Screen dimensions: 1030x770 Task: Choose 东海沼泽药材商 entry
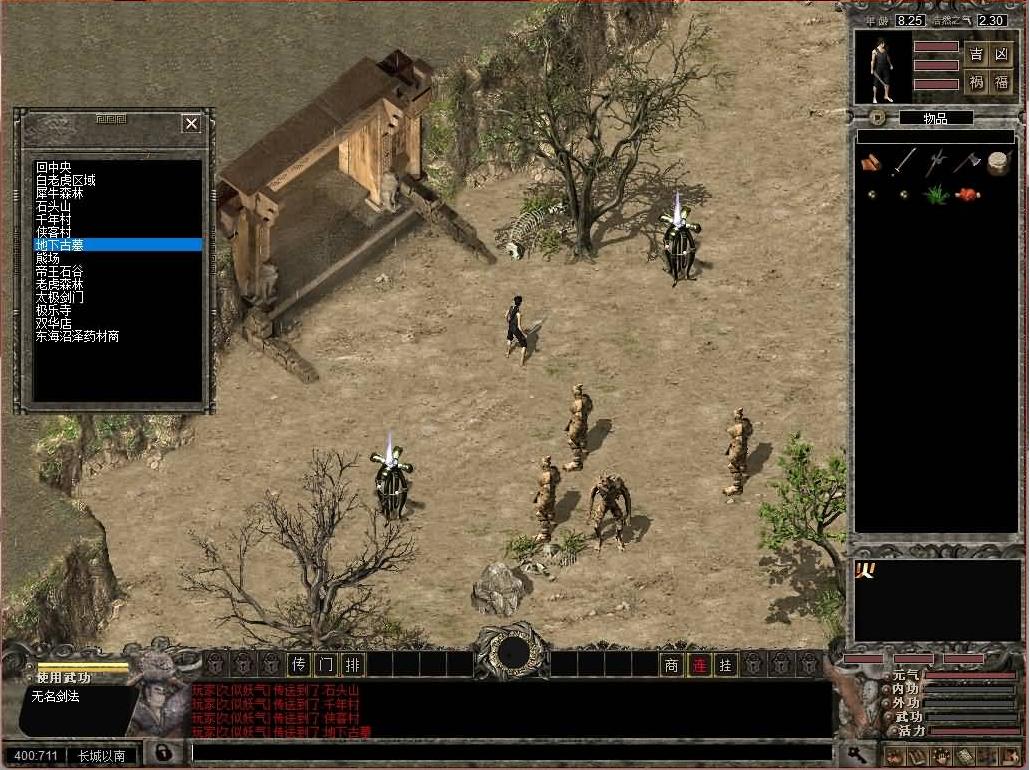click(78, 337)
